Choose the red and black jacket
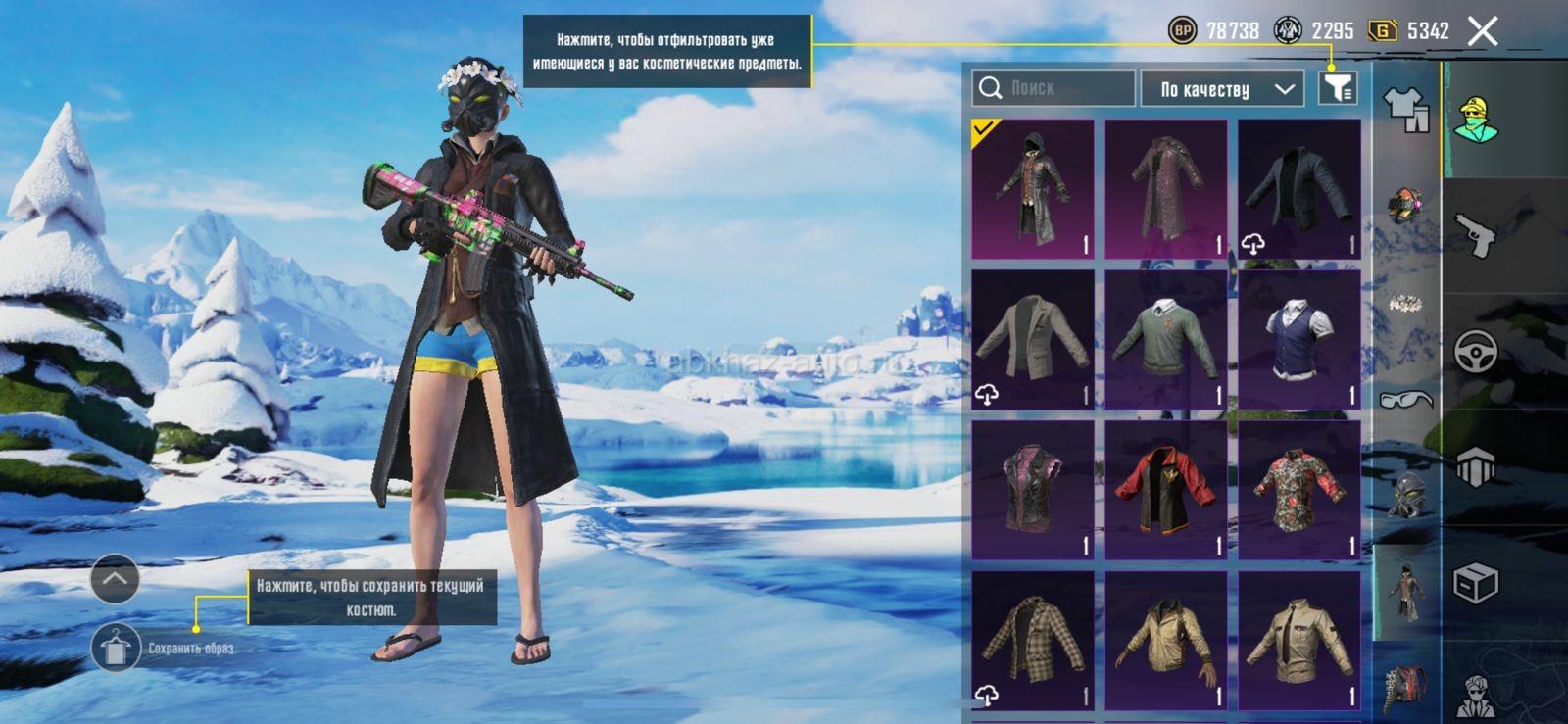 coord(1165,490)
